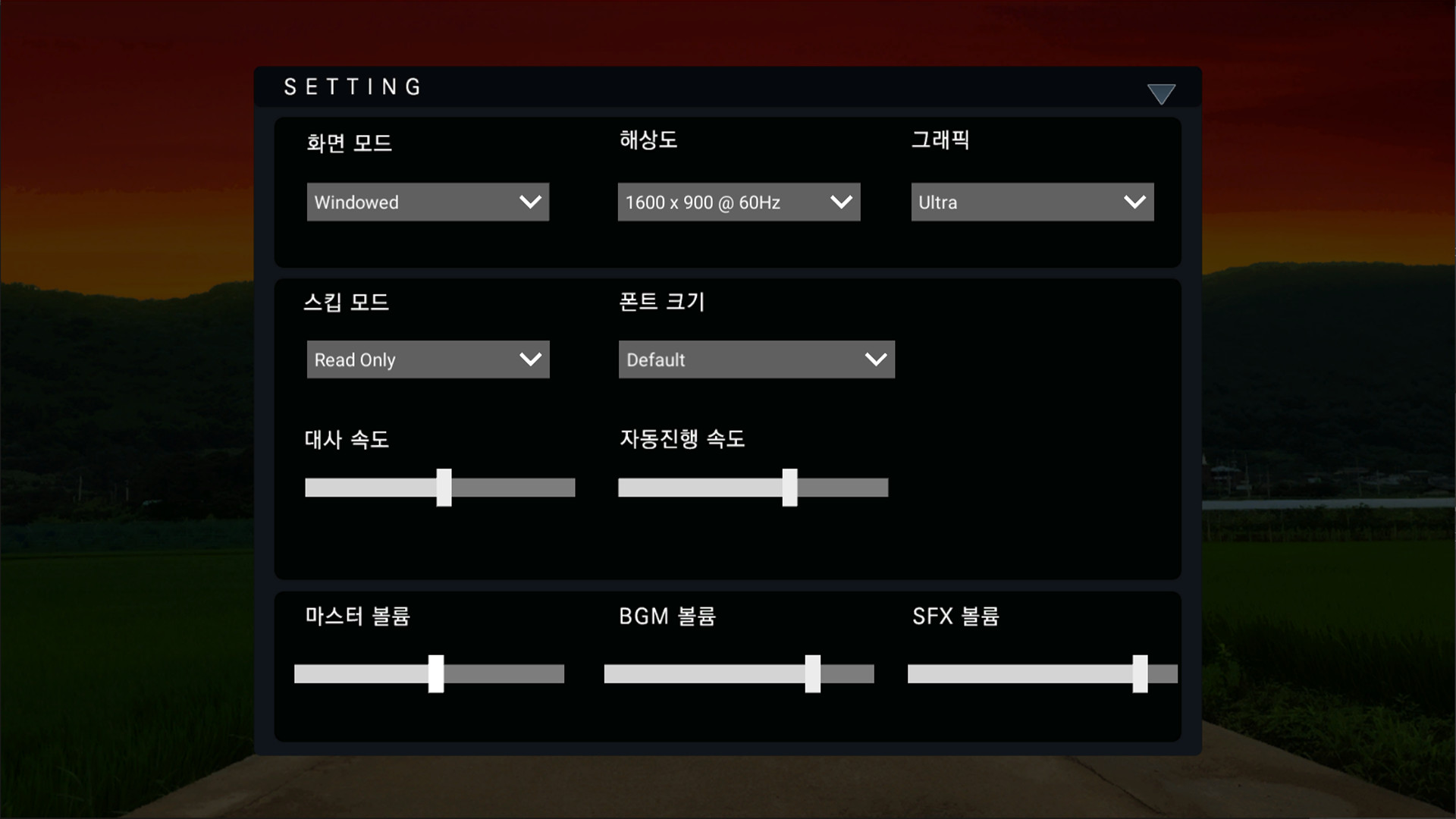
Task: Open the 화면 모드 (screen mode) dropdown
Action: (x=428, y=202)
